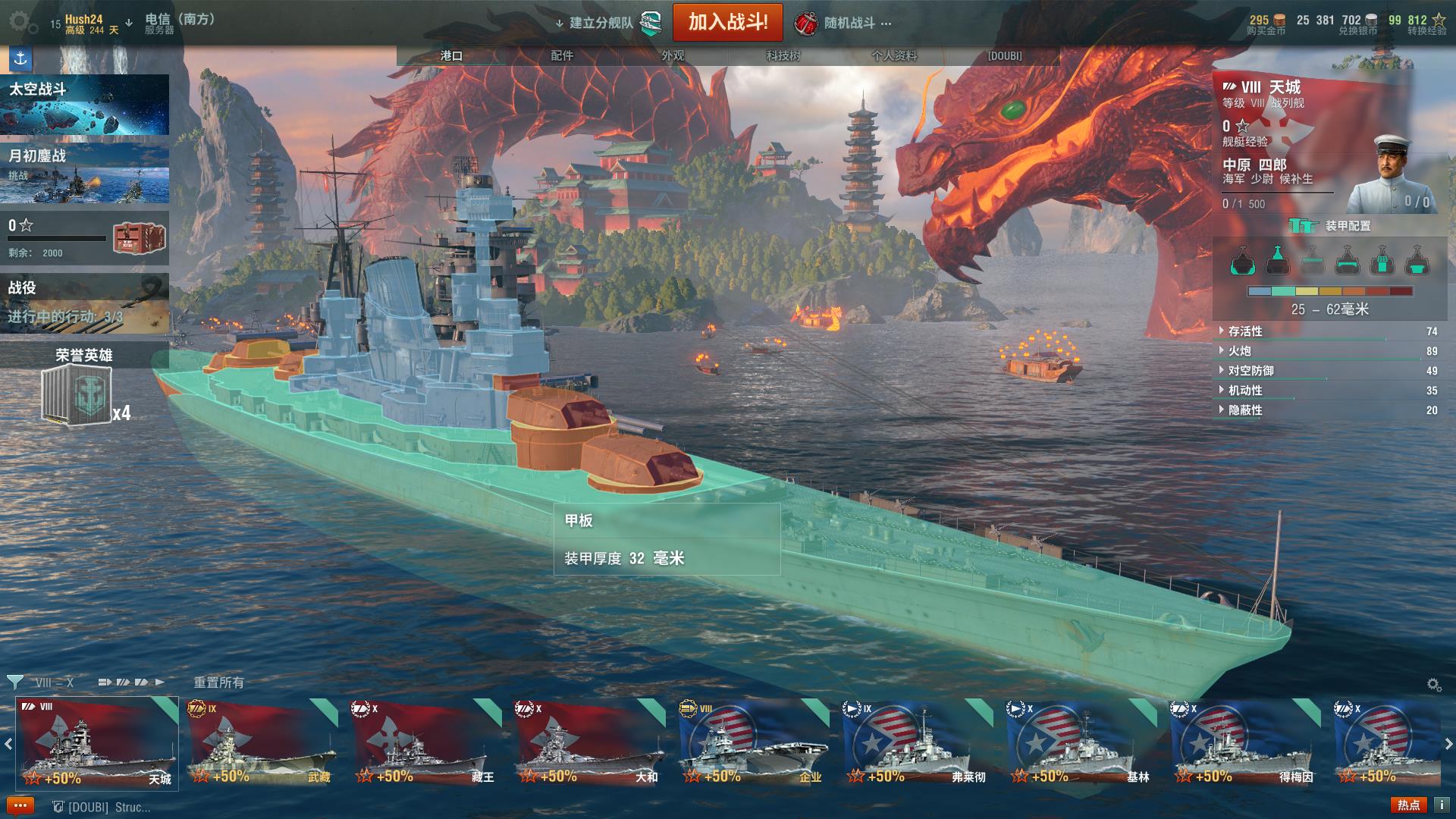Open the 外观 exterior tab
This screenshot has width=1456, height=819.
673,55
